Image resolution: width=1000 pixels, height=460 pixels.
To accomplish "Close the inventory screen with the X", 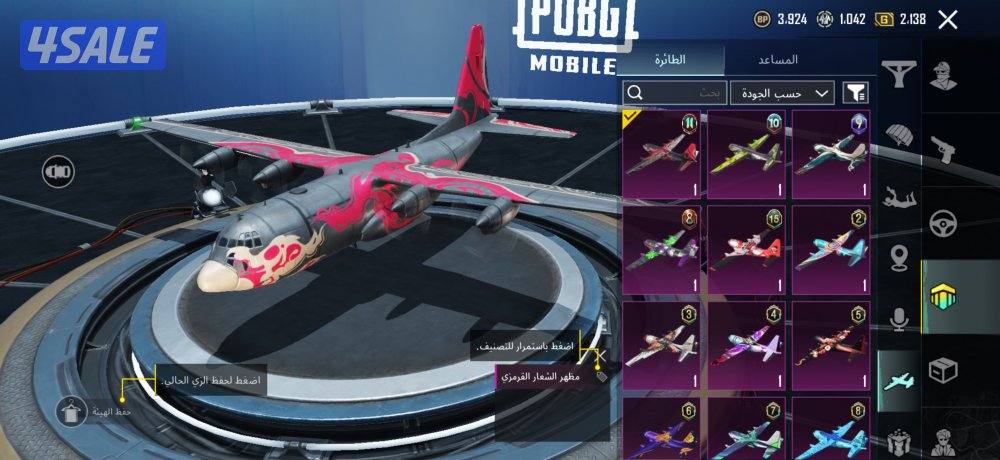I will click(948, 19).
